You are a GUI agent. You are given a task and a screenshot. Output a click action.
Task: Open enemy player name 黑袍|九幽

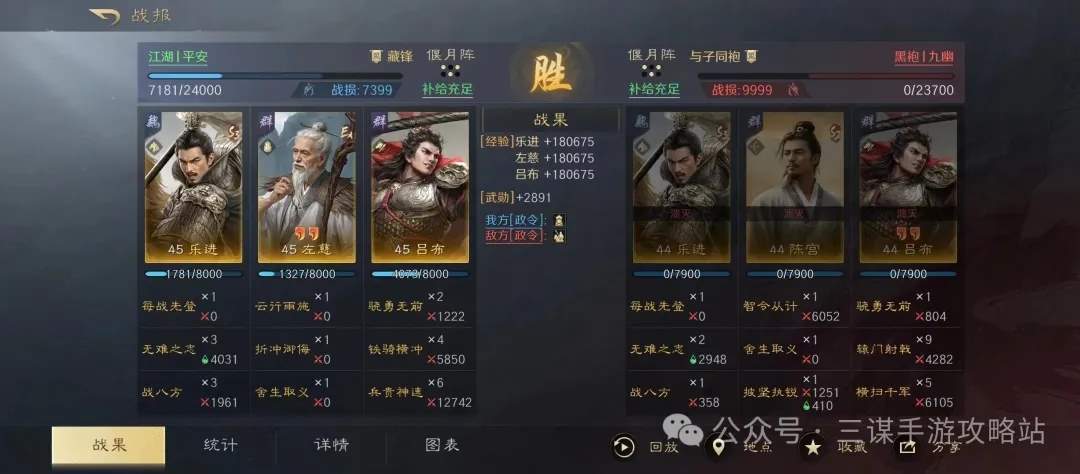(923, 57)
